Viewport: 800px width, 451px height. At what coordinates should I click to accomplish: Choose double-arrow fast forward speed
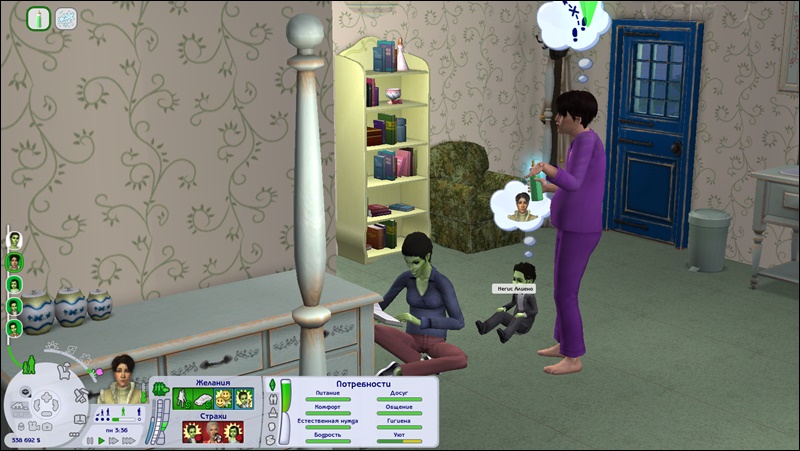coord(115,439)
